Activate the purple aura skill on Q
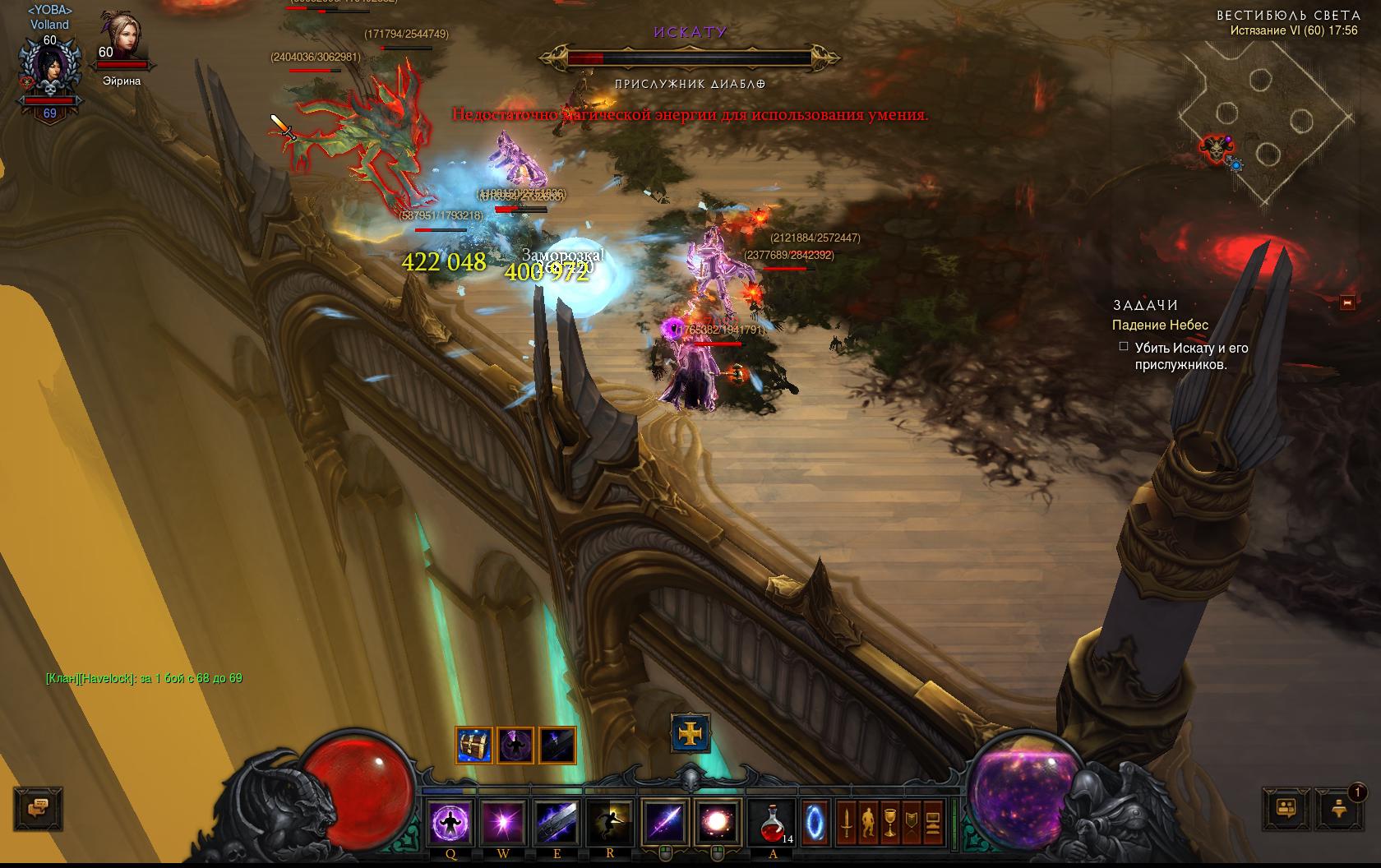Viewport: 1381px width, 868px height. tap(450, 821)
